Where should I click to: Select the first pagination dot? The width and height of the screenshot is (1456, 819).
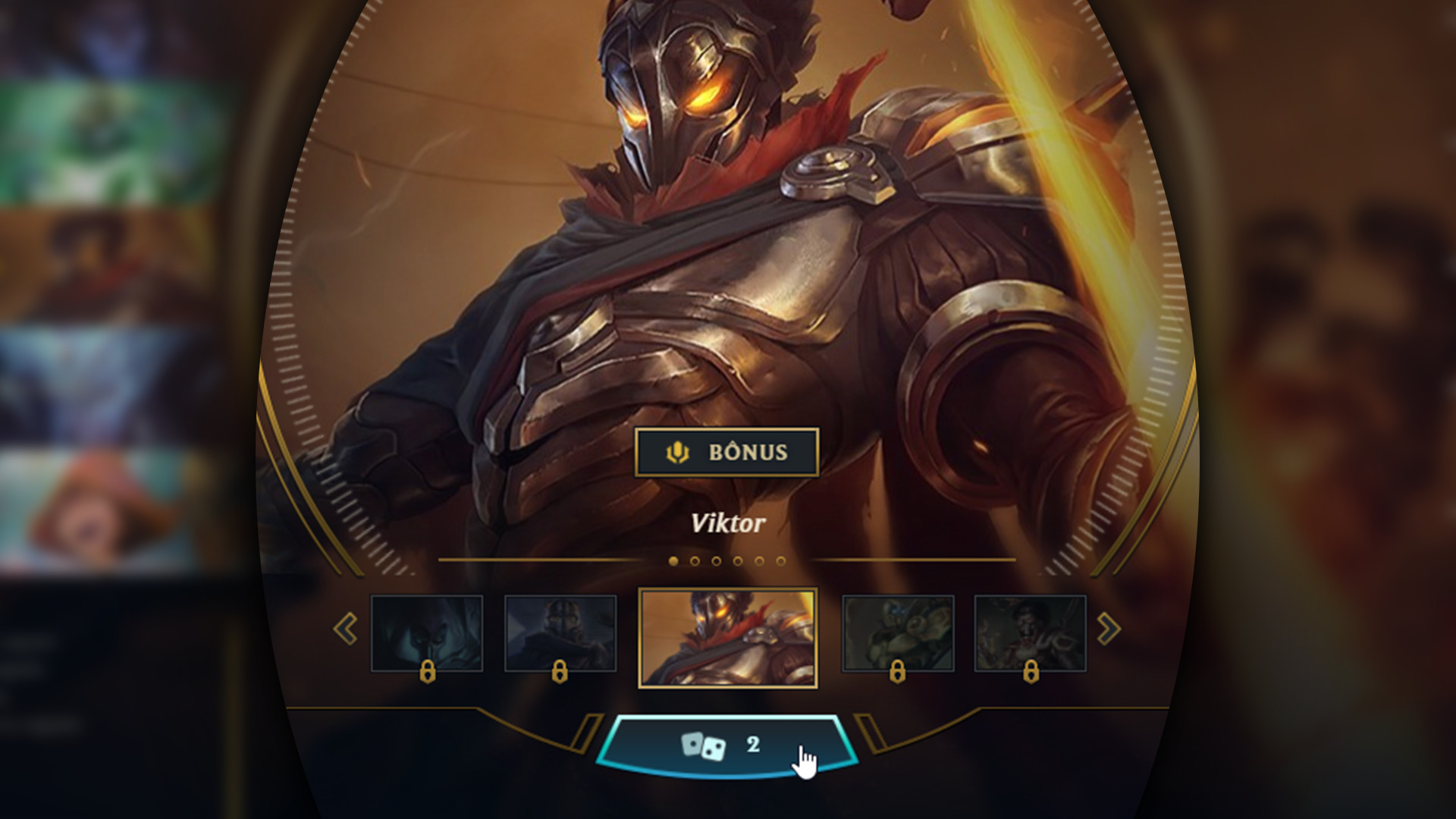[x=673, y=561]
